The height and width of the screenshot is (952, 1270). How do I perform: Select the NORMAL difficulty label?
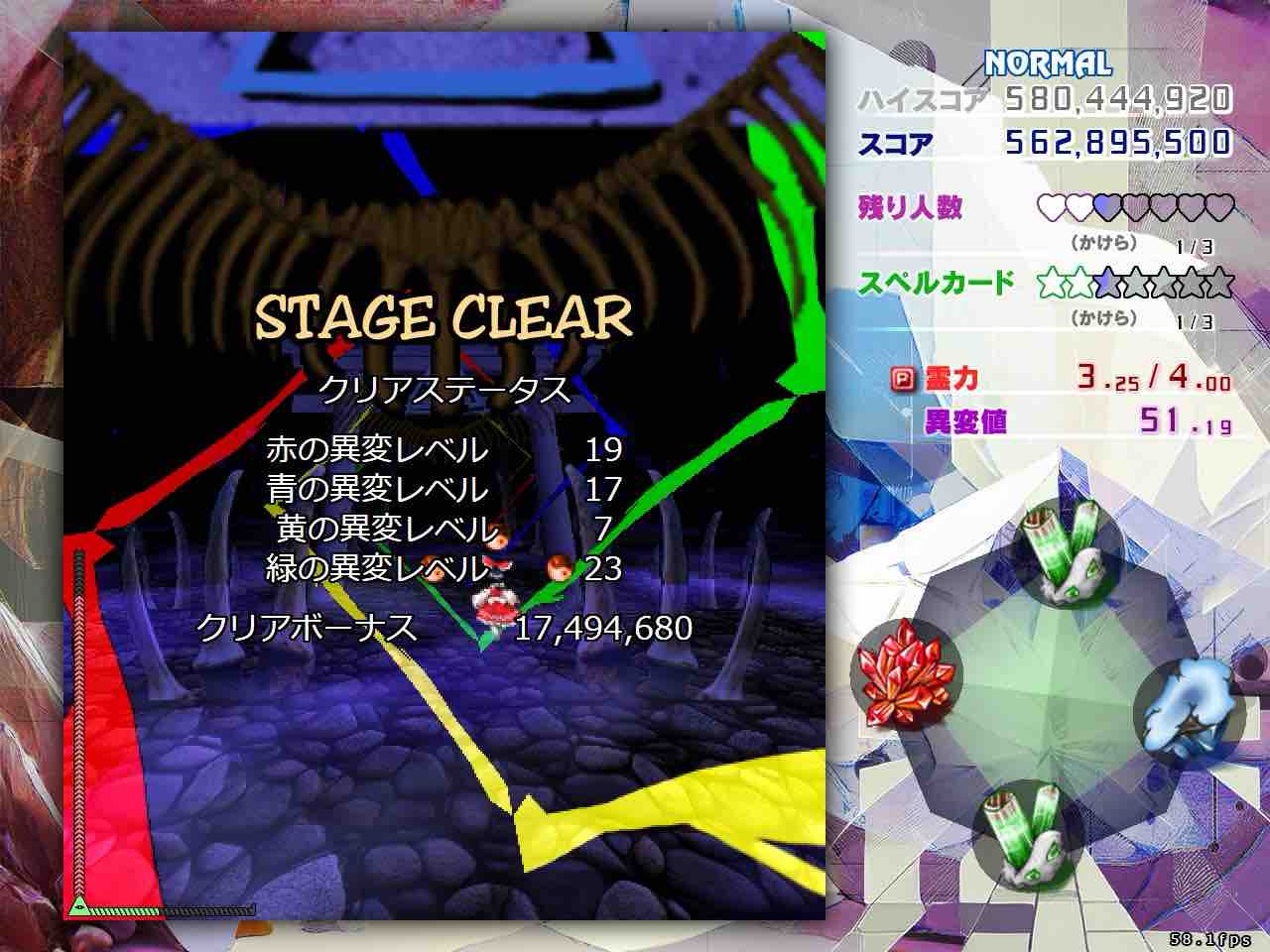[1048, 63]
